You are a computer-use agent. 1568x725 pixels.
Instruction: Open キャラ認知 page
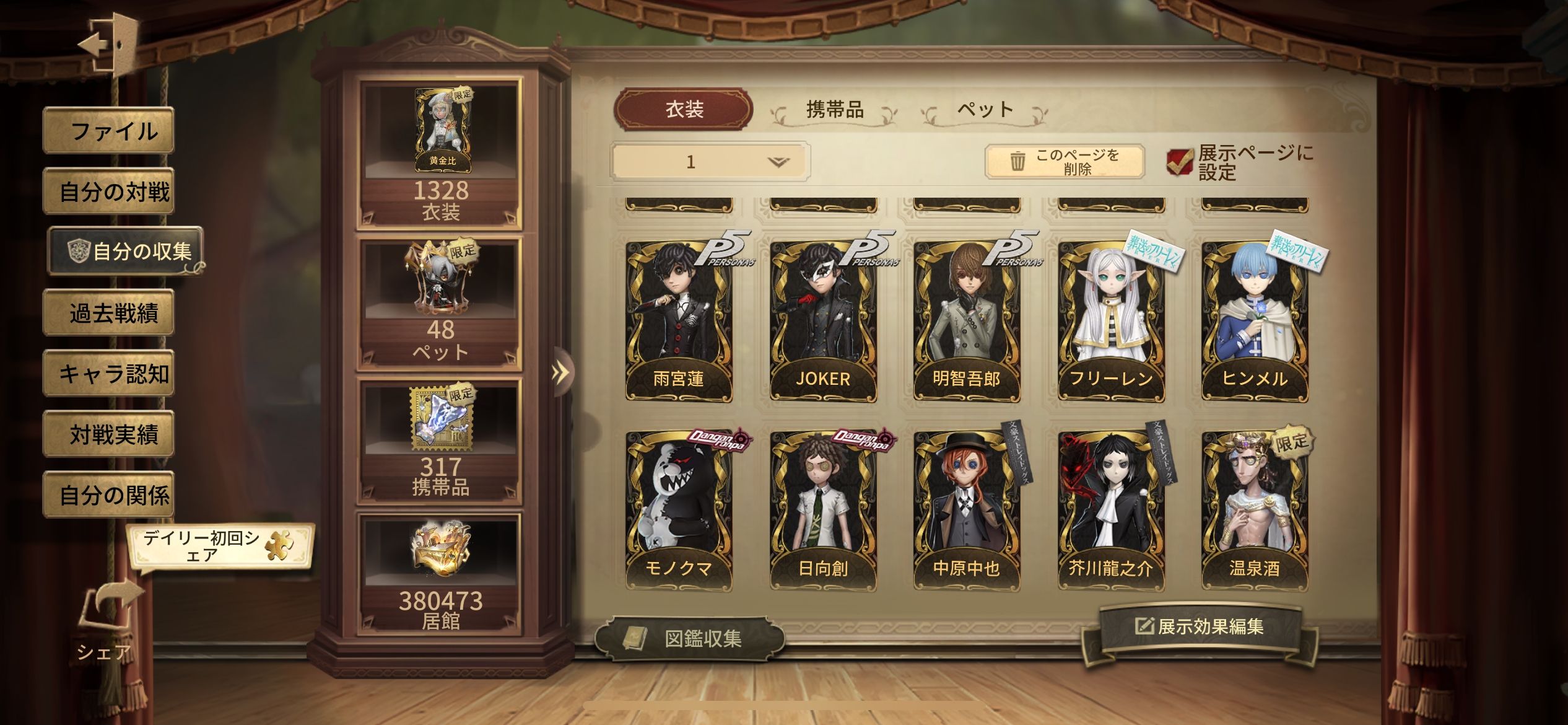coord(109,374)
